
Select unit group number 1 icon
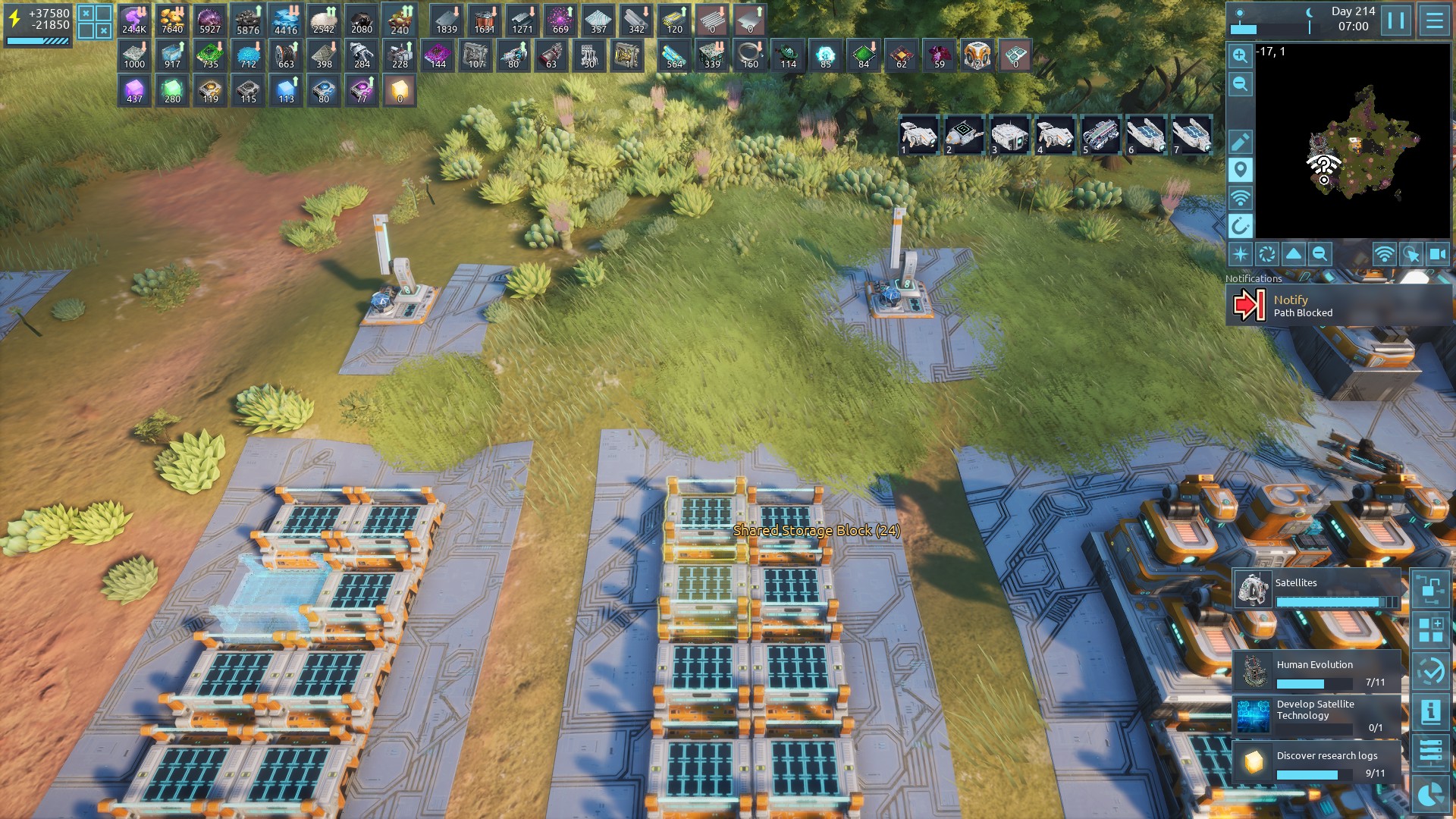click(x=918, y=136)
